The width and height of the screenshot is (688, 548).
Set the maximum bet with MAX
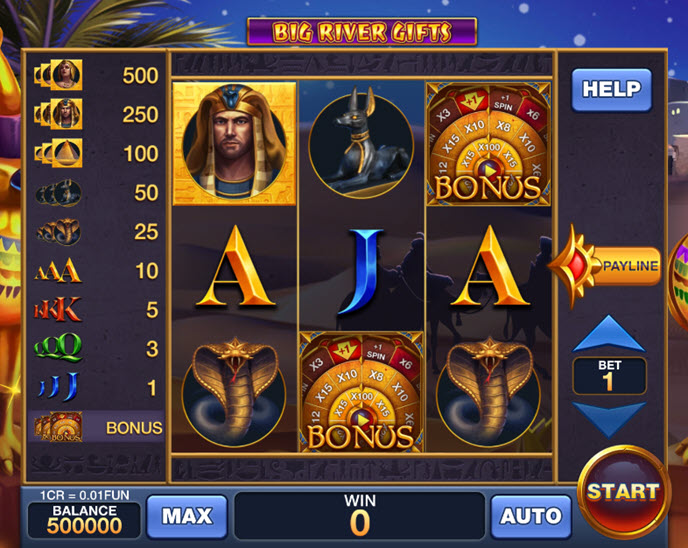[187, 516]
